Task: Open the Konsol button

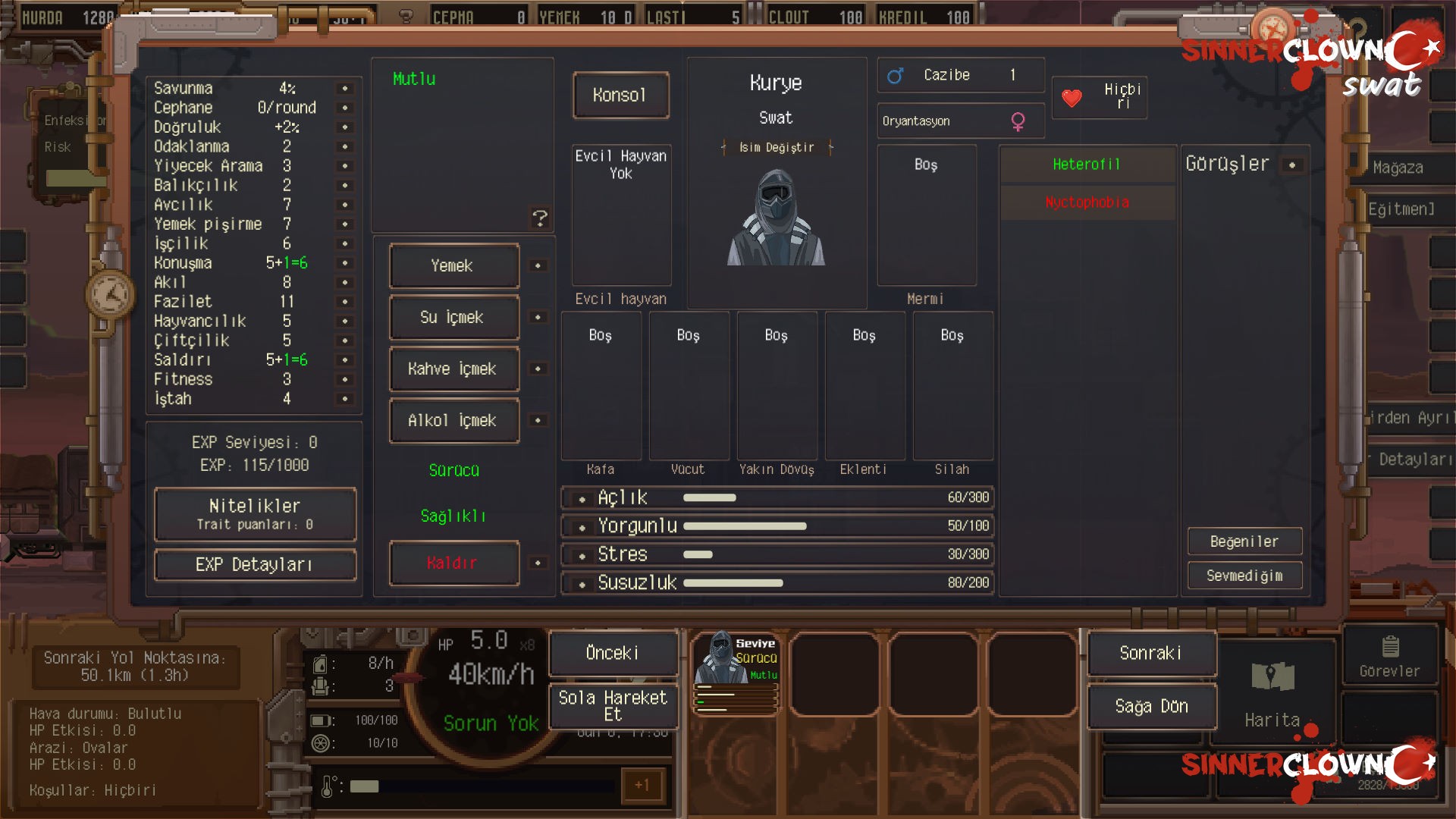Action: (x=620, y=96)
